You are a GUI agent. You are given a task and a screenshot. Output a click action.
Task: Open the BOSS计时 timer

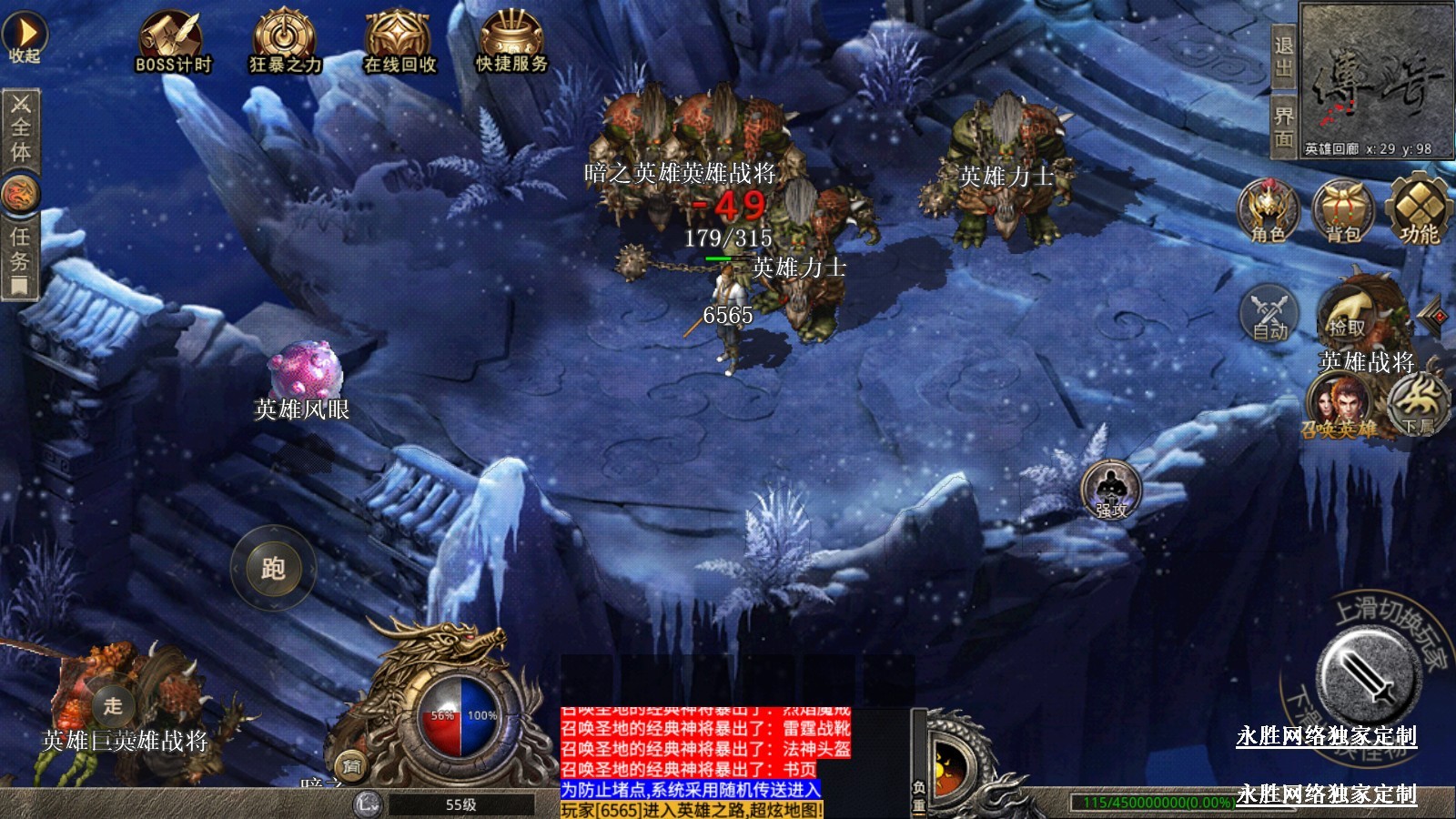pyautogui.click(x=173, y=41)
